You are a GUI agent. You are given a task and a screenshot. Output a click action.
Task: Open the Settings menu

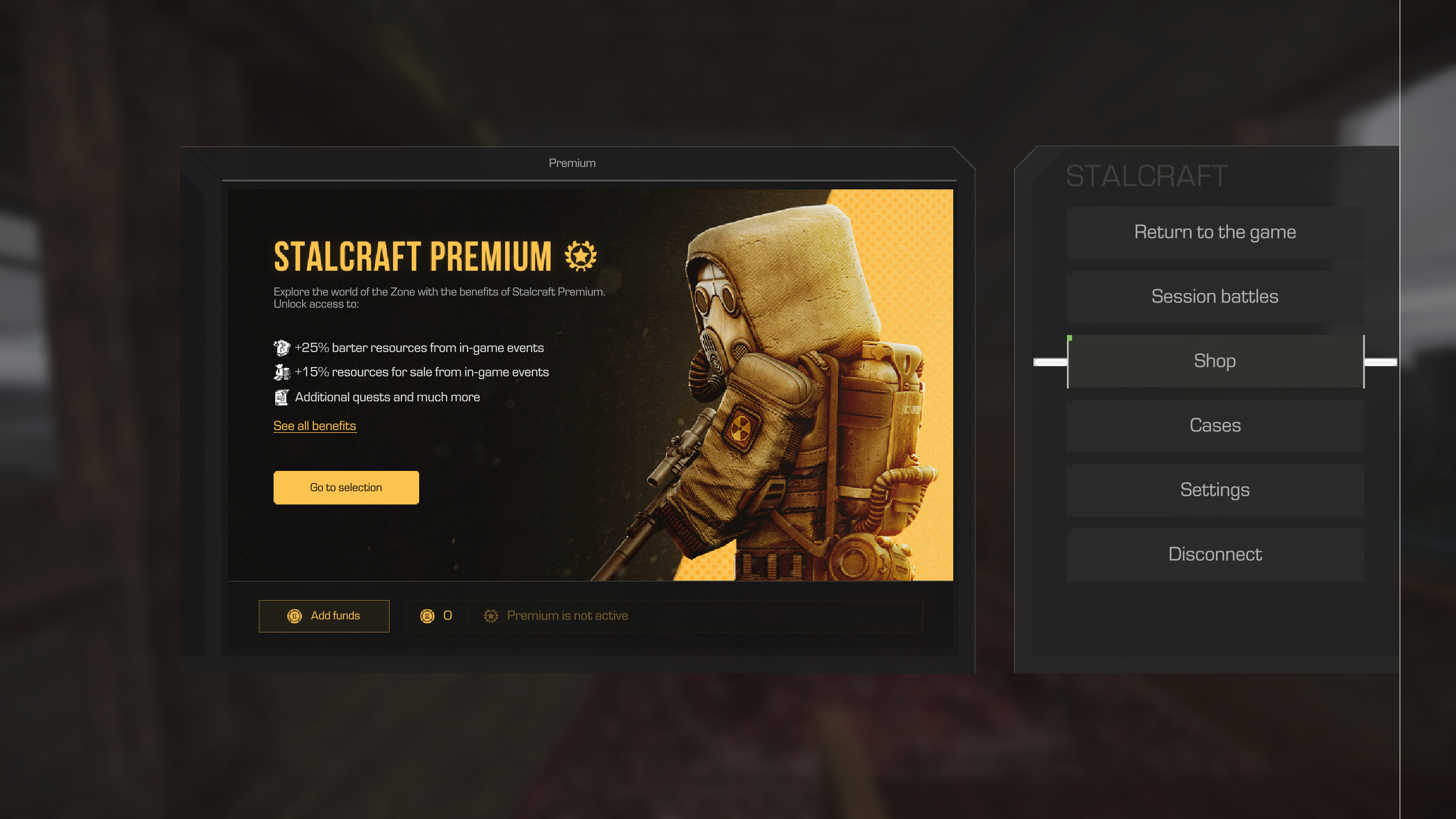1215,490
